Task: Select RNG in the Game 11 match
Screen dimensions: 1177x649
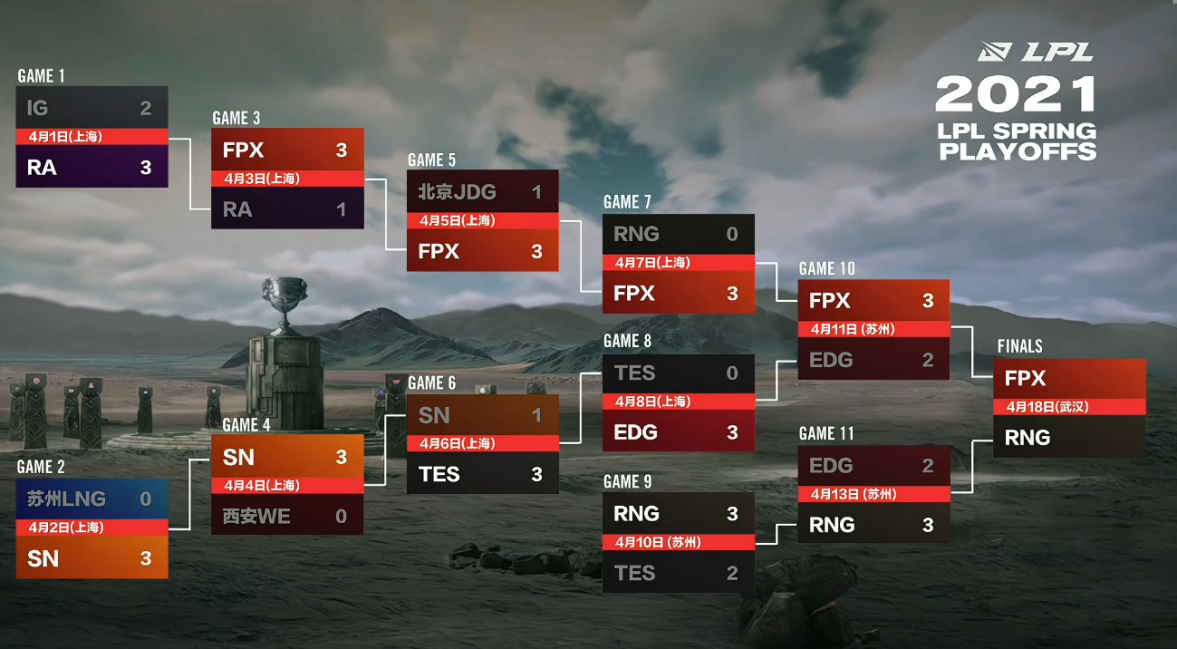Action: tap(873, 524)
